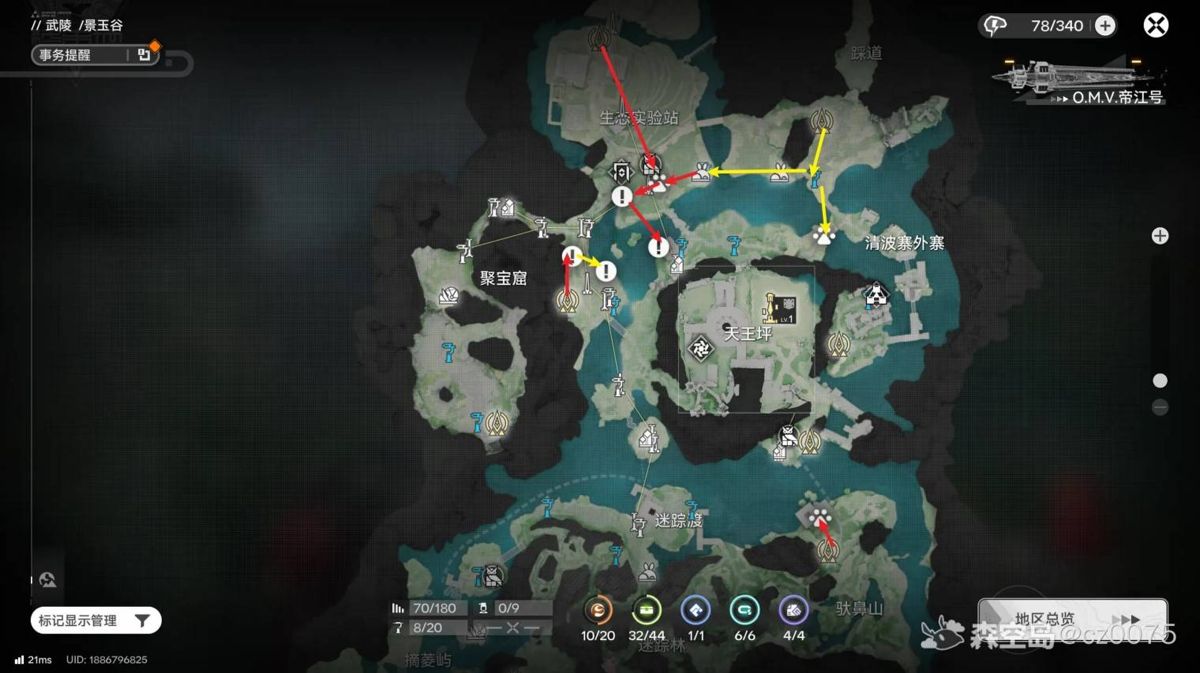
Task: Select the paw marker near 清波寨外寨
Action: coord(824,237)
